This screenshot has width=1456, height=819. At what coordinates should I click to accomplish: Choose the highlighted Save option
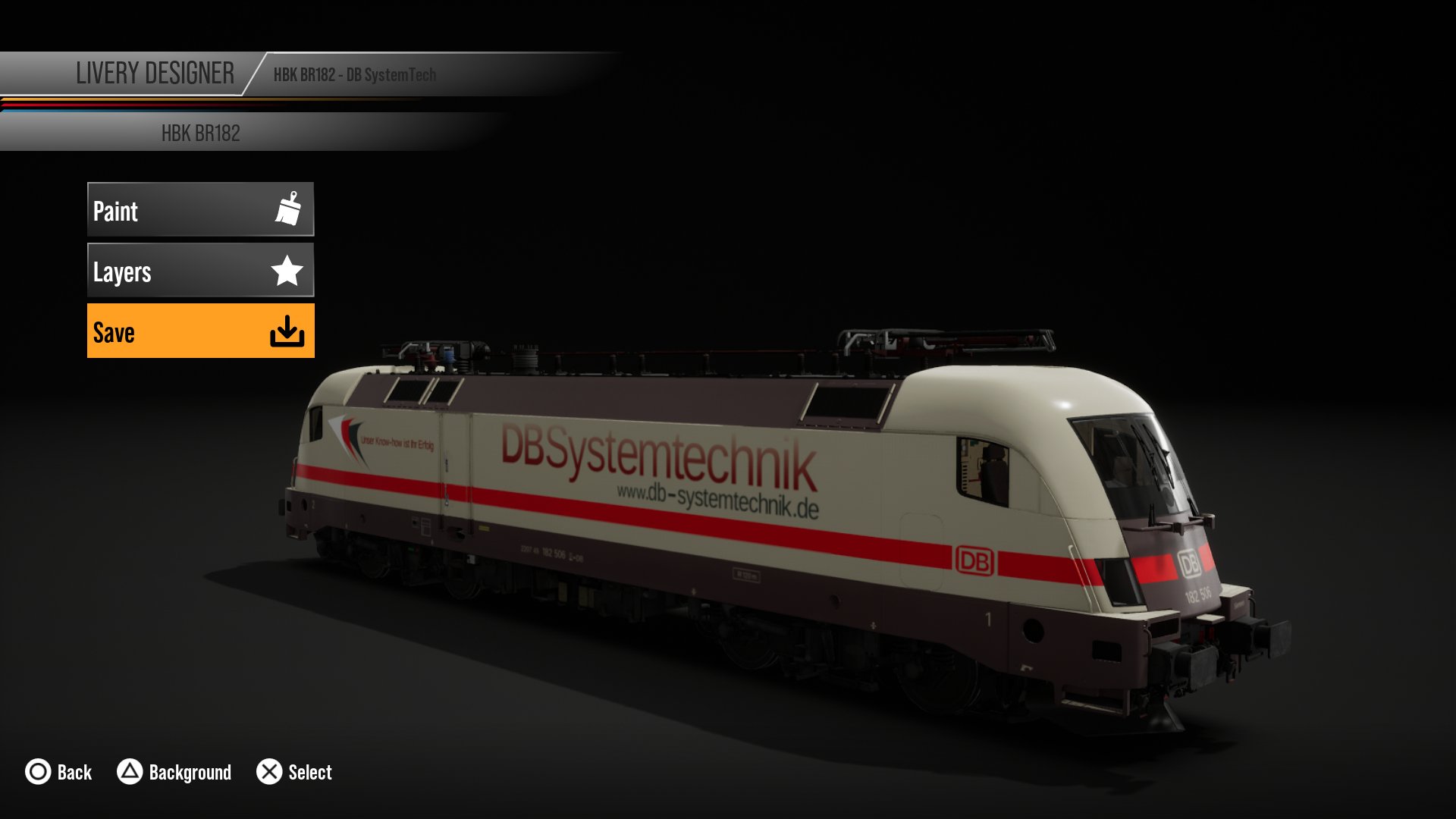[x=200, y=331]
